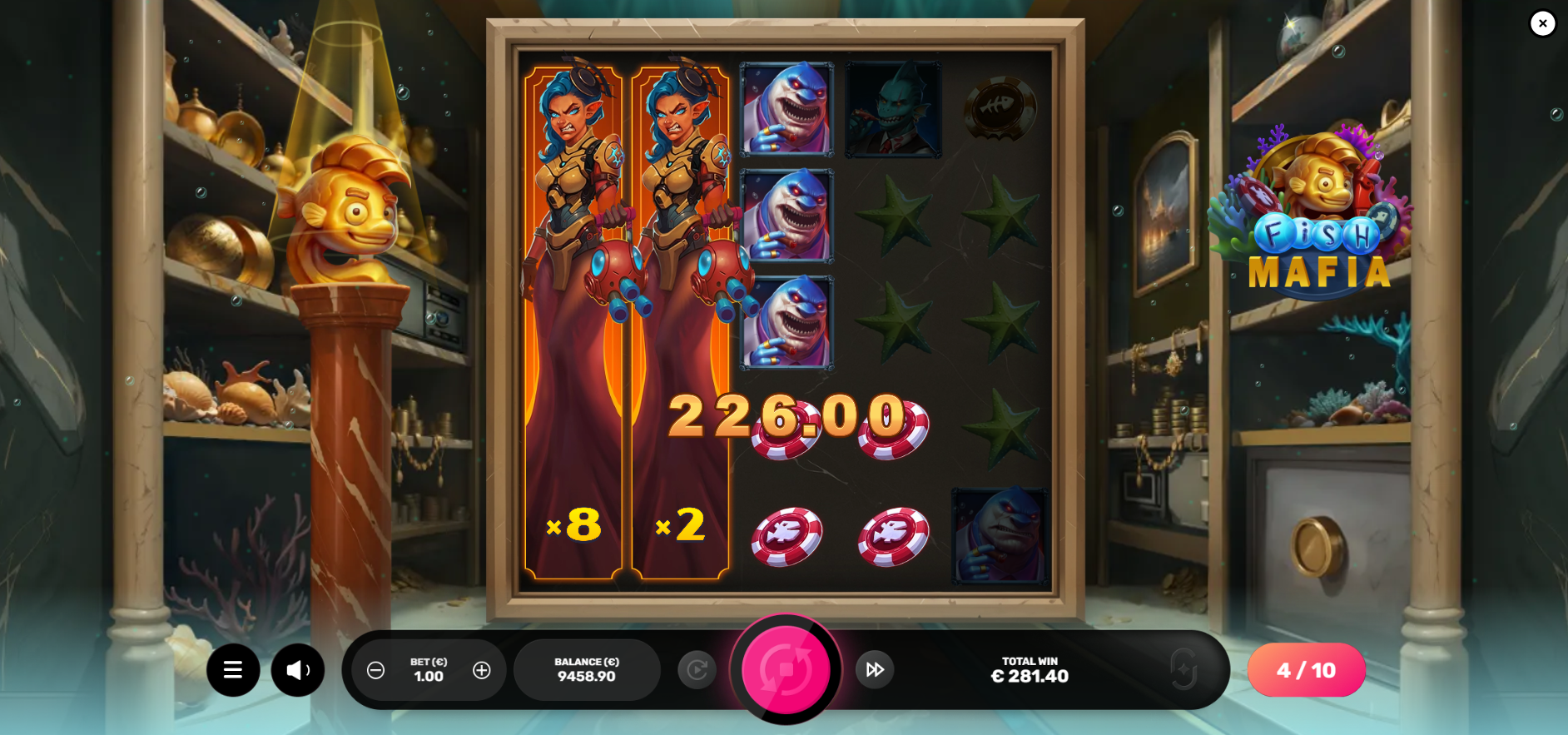Click the bonus buy lightning button

coord(1183,669)
